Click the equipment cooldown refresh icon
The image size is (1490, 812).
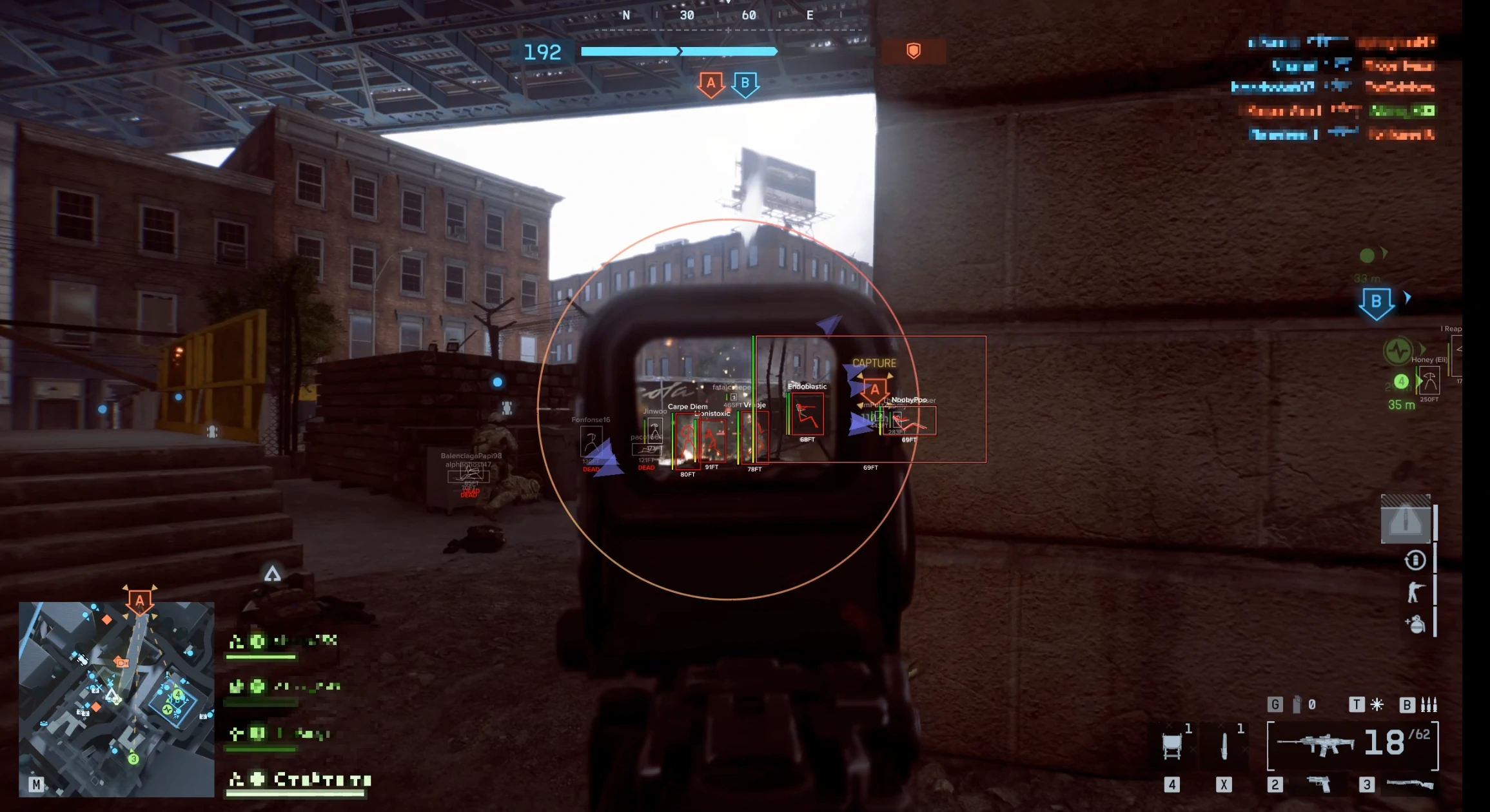(x=1415, y=560)
